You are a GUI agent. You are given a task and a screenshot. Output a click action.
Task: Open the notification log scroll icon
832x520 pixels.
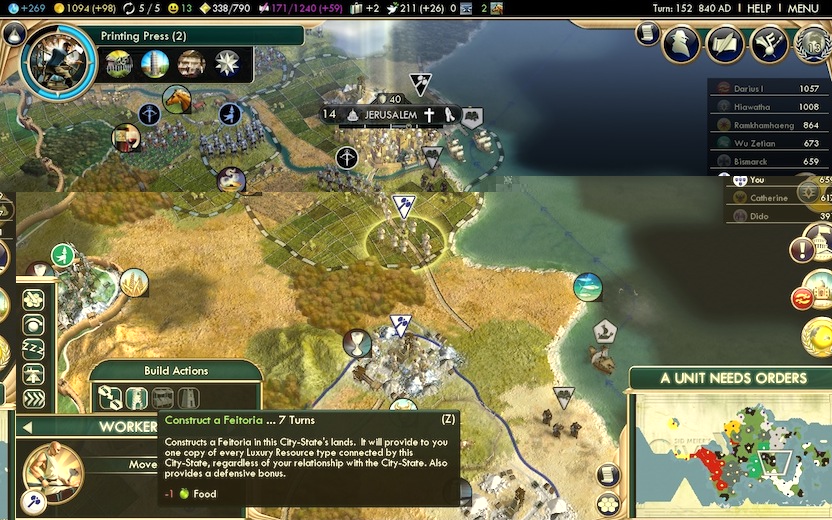[x=647, y=34]
